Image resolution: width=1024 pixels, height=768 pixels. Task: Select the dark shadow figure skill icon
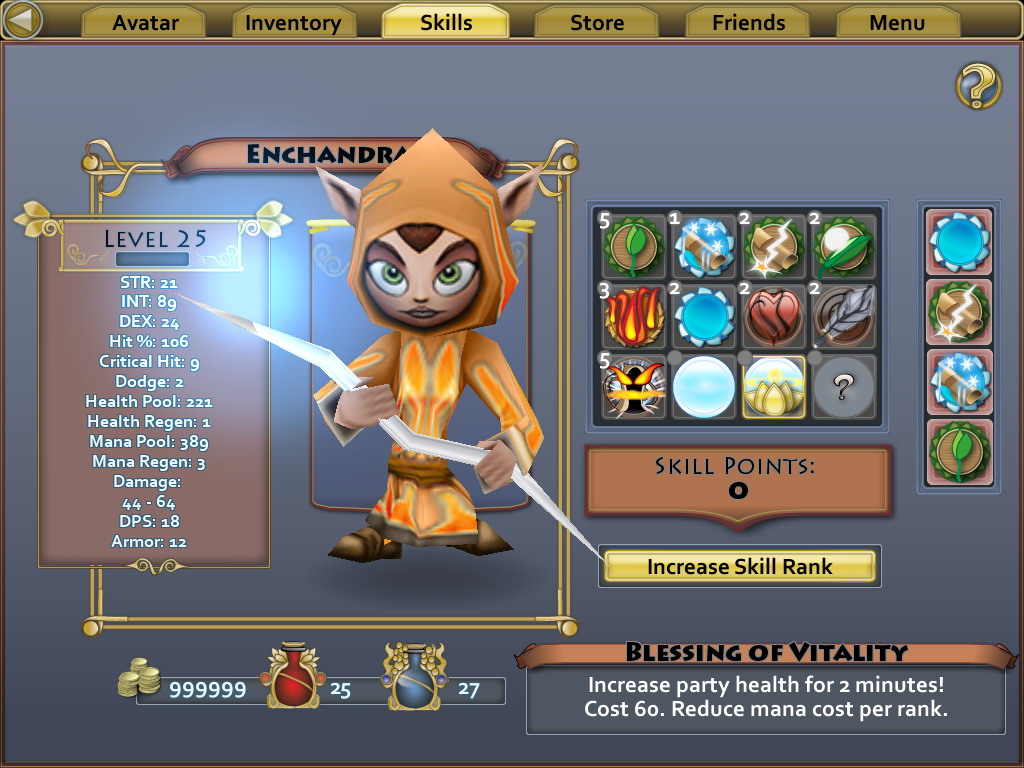click(x=634, y=385)
